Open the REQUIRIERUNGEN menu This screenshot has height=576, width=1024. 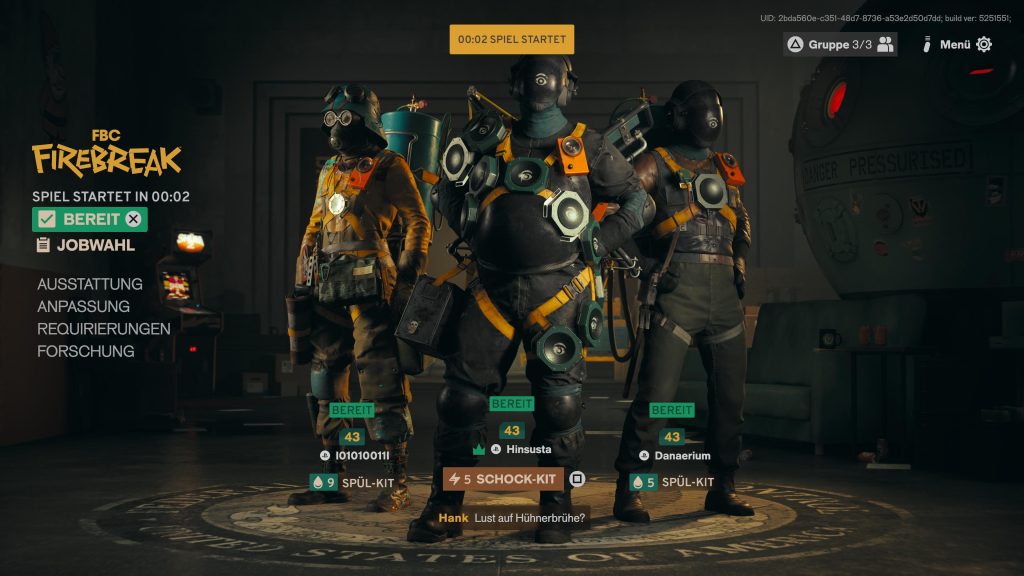[104, 329]
